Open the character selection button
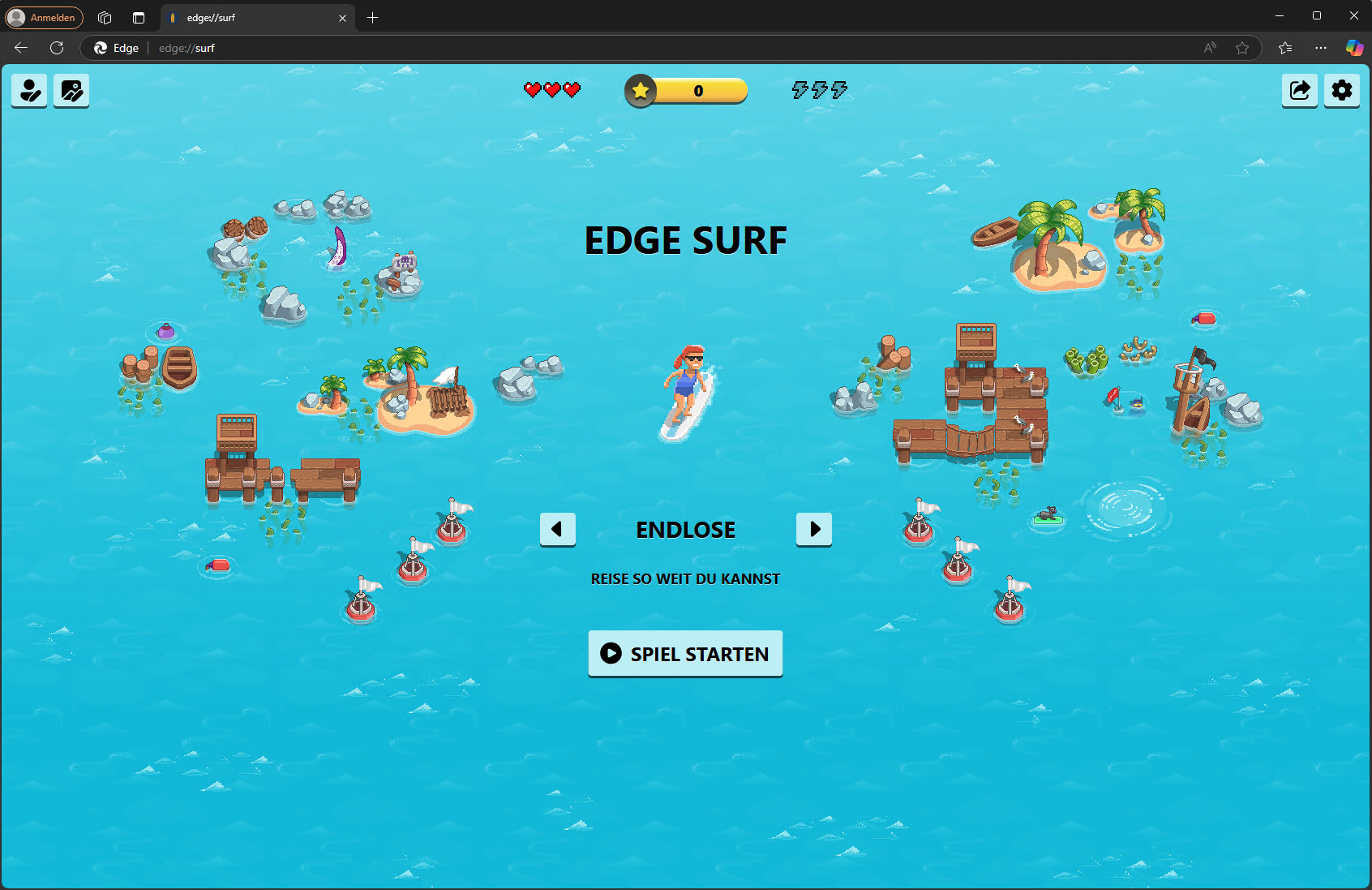The width and height of the screenshot is (1372, 890). click(x=30, y=90)
